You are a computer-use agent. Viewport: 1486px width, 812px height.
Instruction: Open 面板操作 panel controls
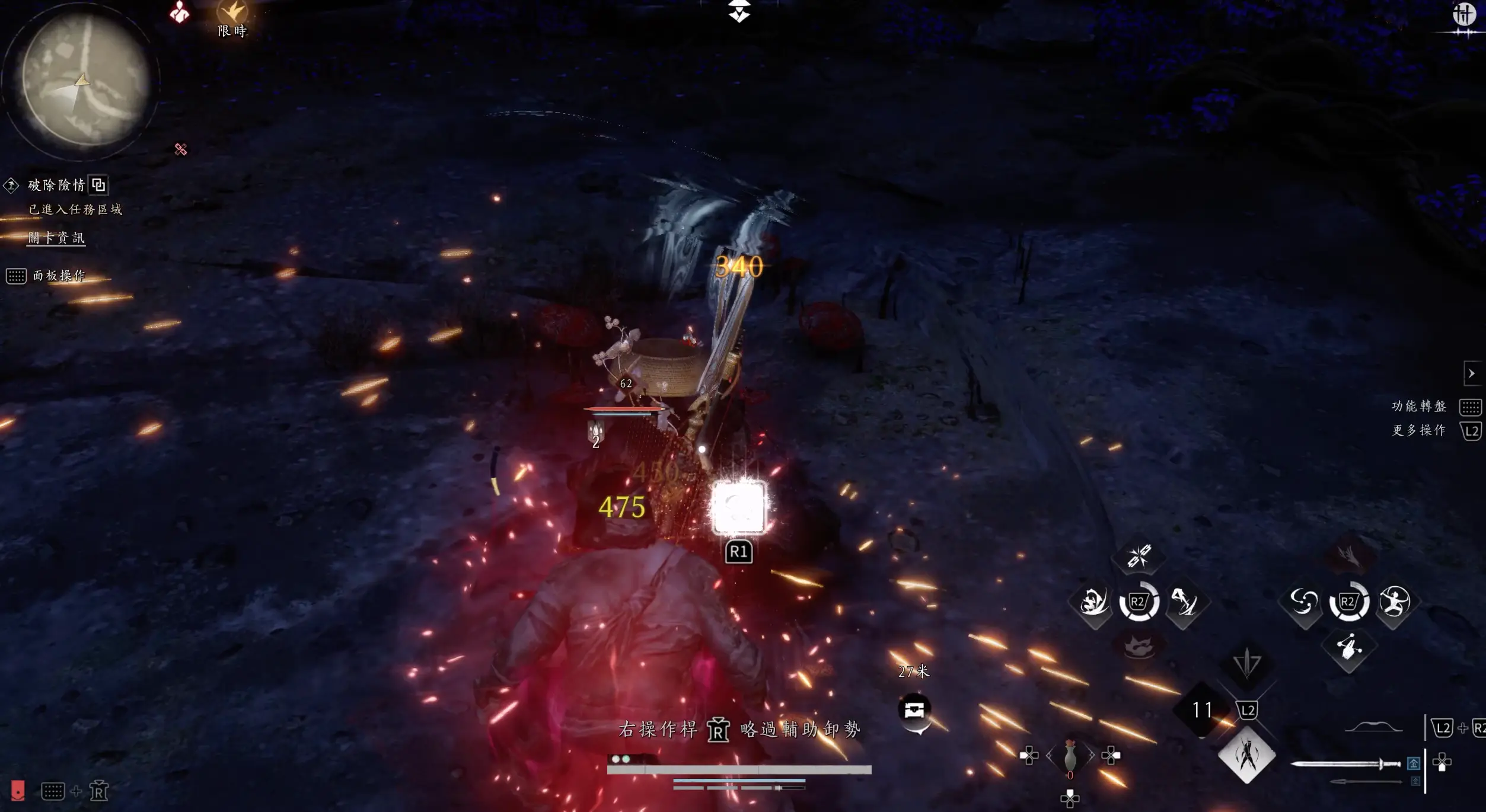pyautogui.click(x=59, y=276)
